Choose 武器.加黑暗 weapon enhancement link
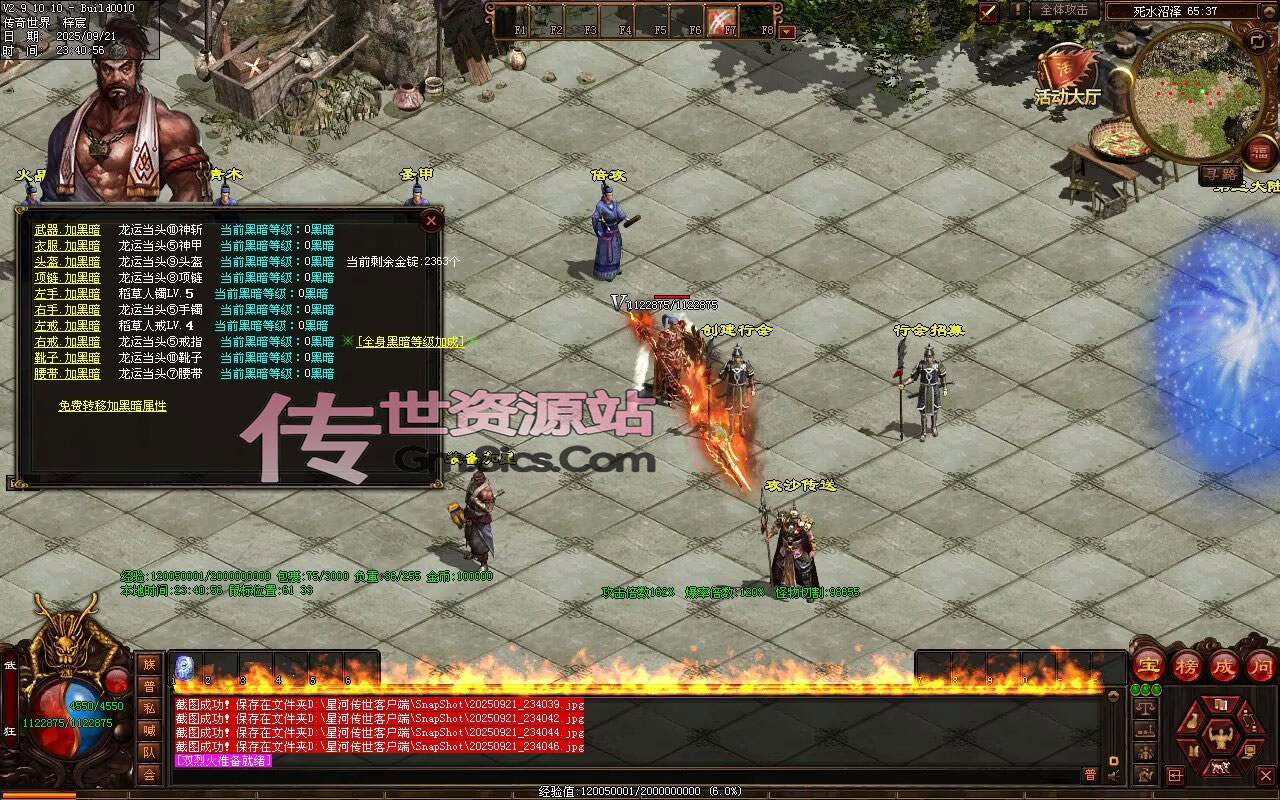 [67, 230]
